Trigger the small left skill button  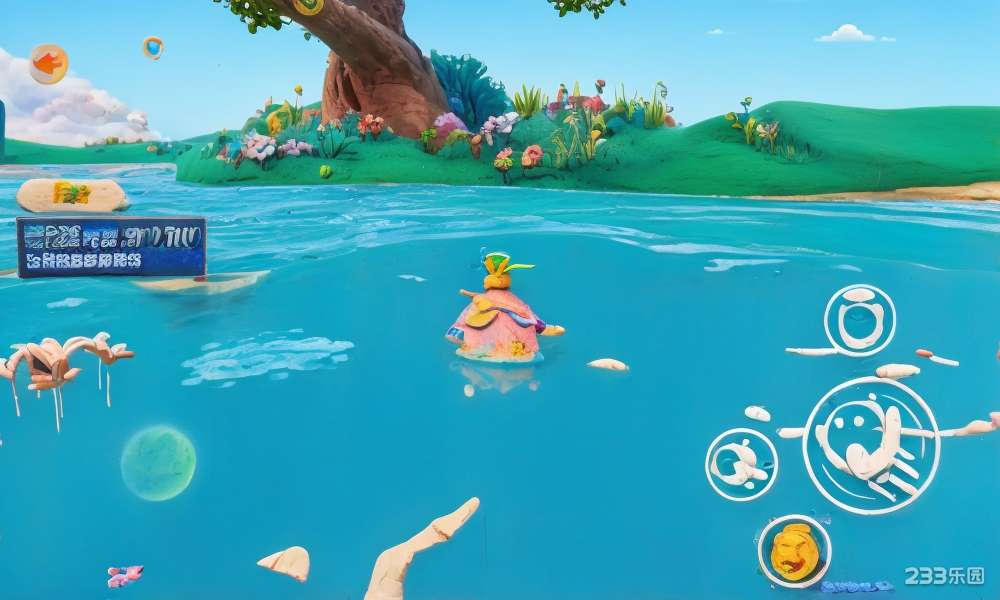point(741,464)
